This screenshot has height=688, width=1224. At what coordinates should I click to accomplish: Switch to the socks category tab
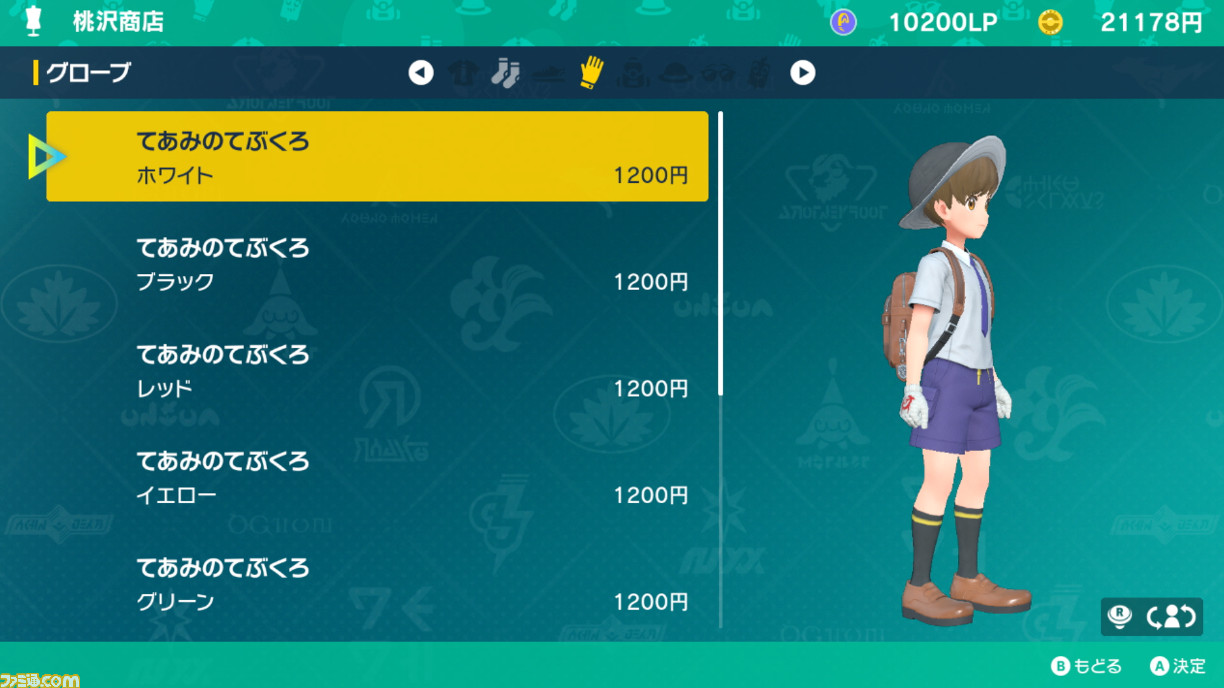click(506, 73)
